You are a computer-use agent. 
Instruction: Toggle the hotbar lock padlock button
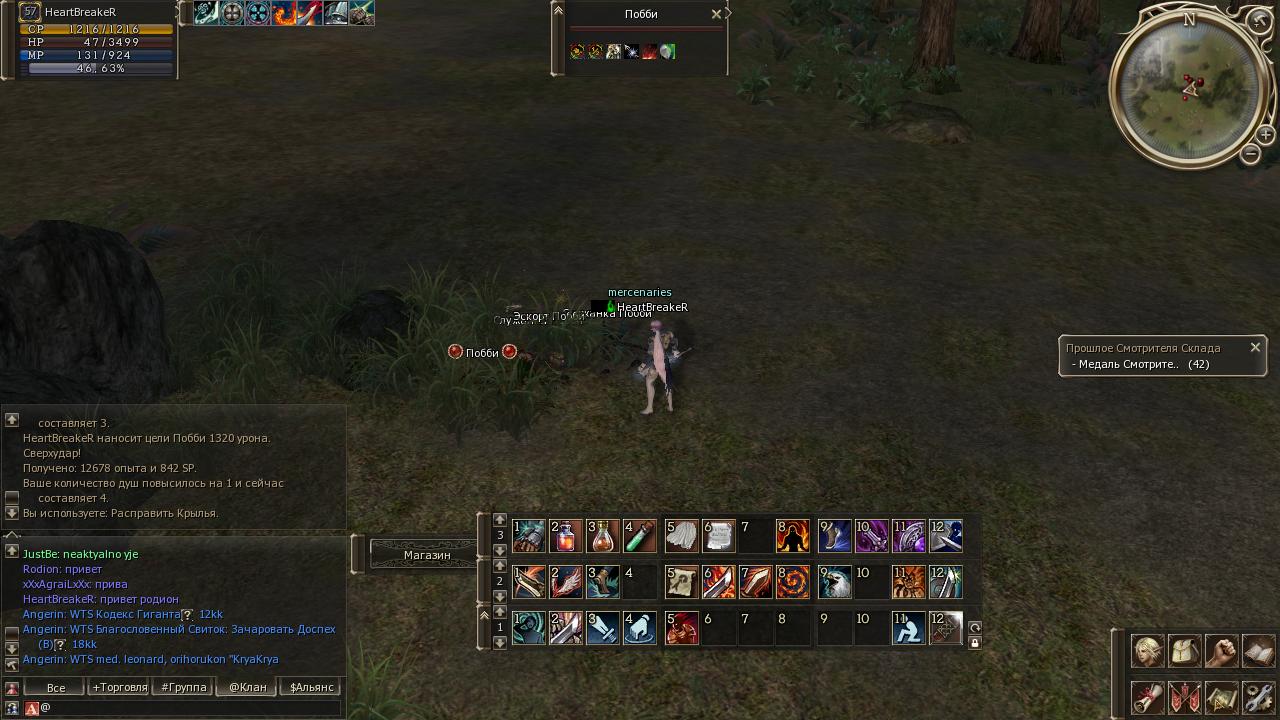(975, 643)
